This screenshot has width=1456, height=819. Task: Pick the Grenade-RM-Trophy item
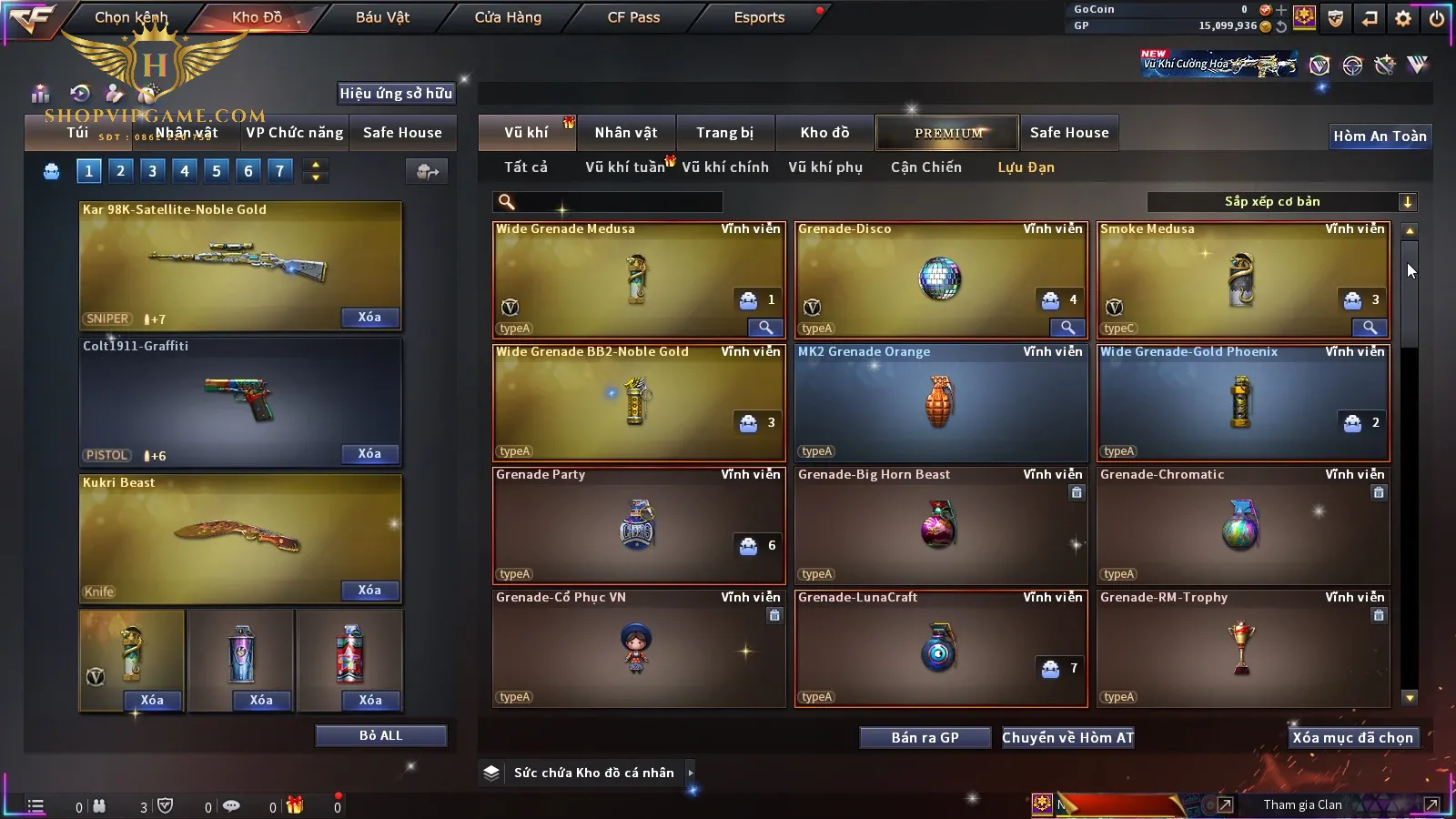(1243, 648)
